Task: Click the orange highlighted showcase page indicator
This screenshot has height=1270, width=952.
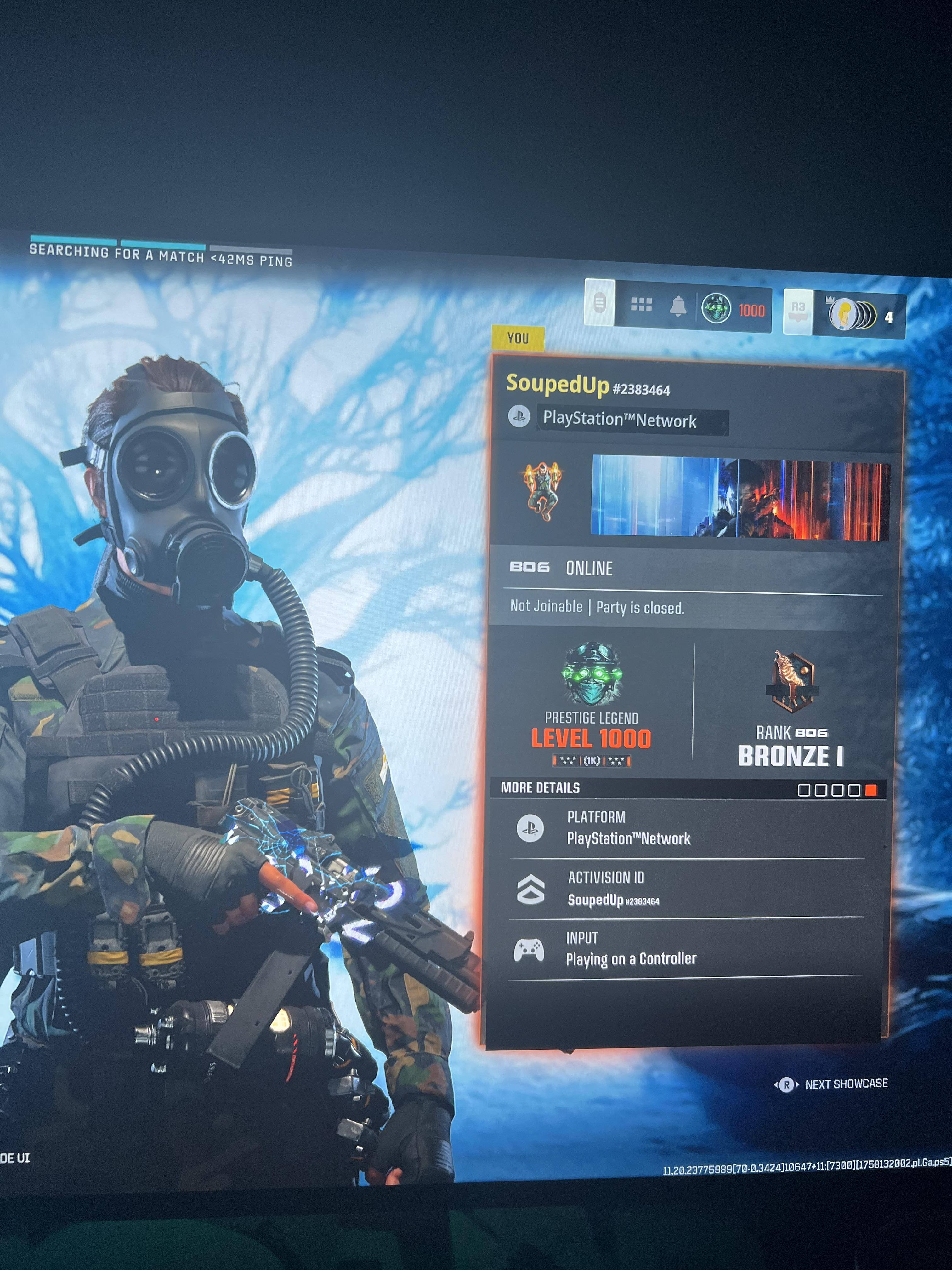Action: point(870,791)
